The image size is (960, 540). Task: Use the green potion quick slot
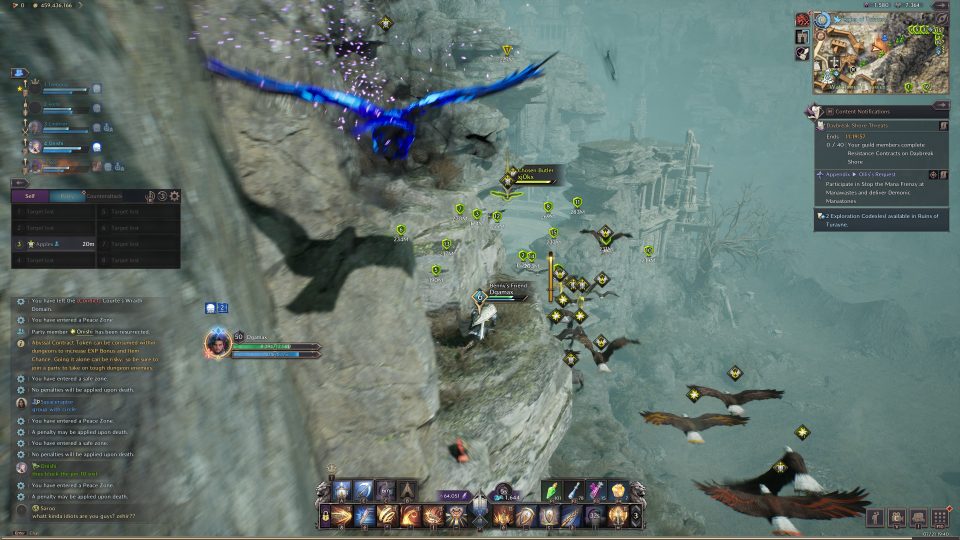click(x=555, y=491)
